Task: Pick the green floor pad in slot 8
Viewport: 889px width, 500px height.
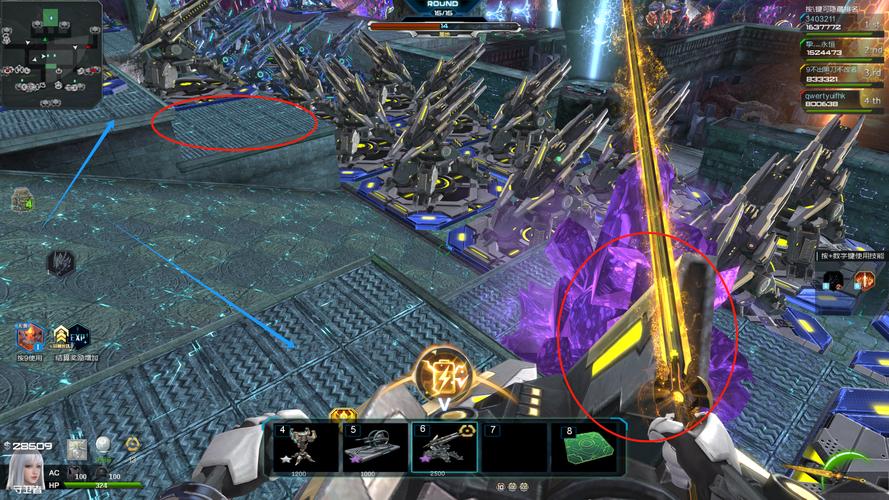Action: pyautogui.click(x=586, y=446)
